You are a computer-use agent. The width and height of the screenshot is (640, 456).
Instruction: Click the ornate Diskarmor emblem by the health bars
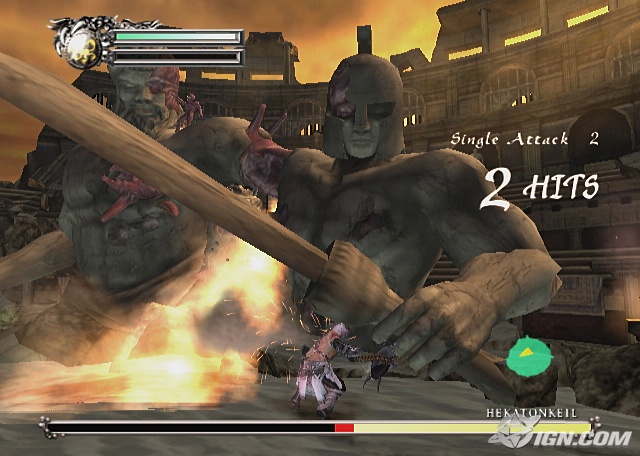point(82,42)
